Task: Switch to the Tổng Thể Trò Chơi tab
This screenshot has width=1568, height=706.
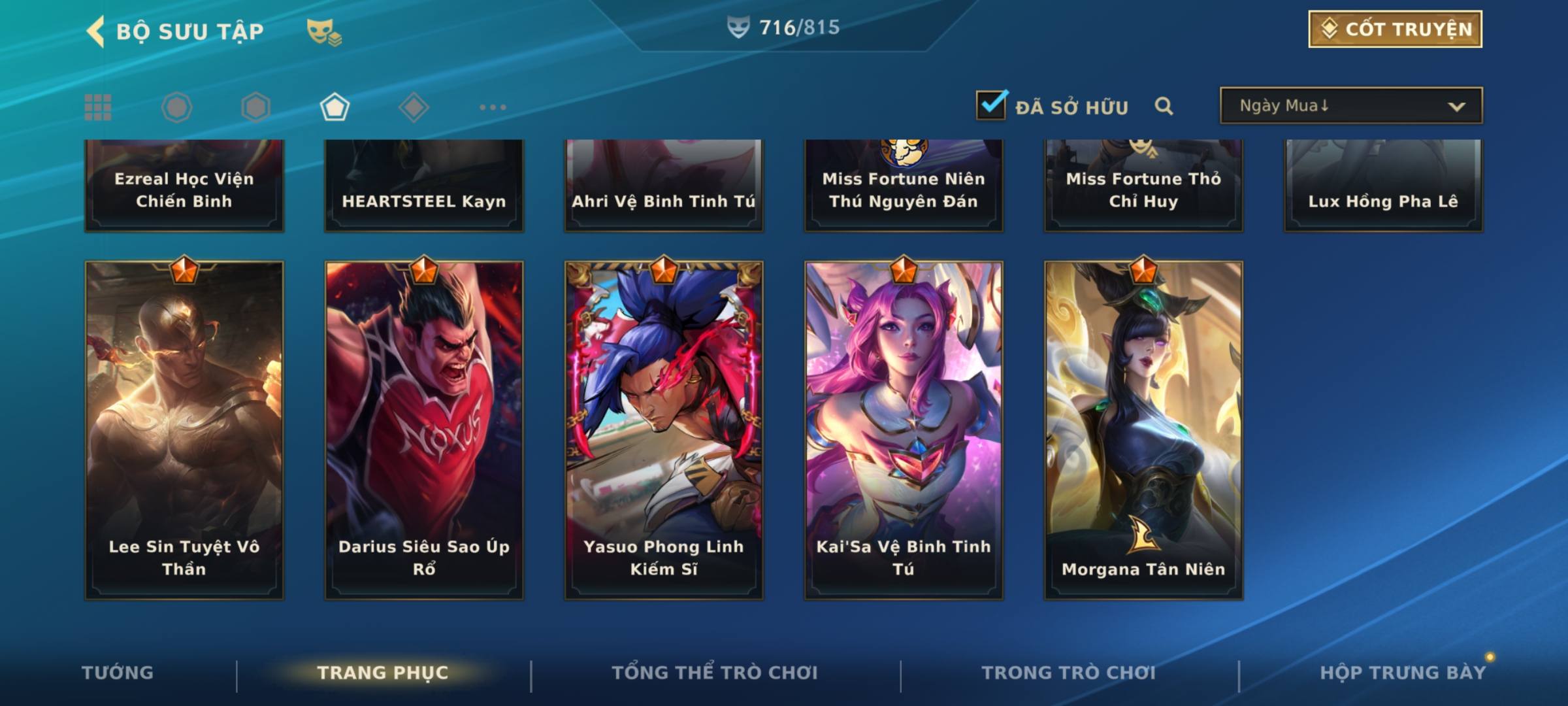Action: [x=715, y=673]
